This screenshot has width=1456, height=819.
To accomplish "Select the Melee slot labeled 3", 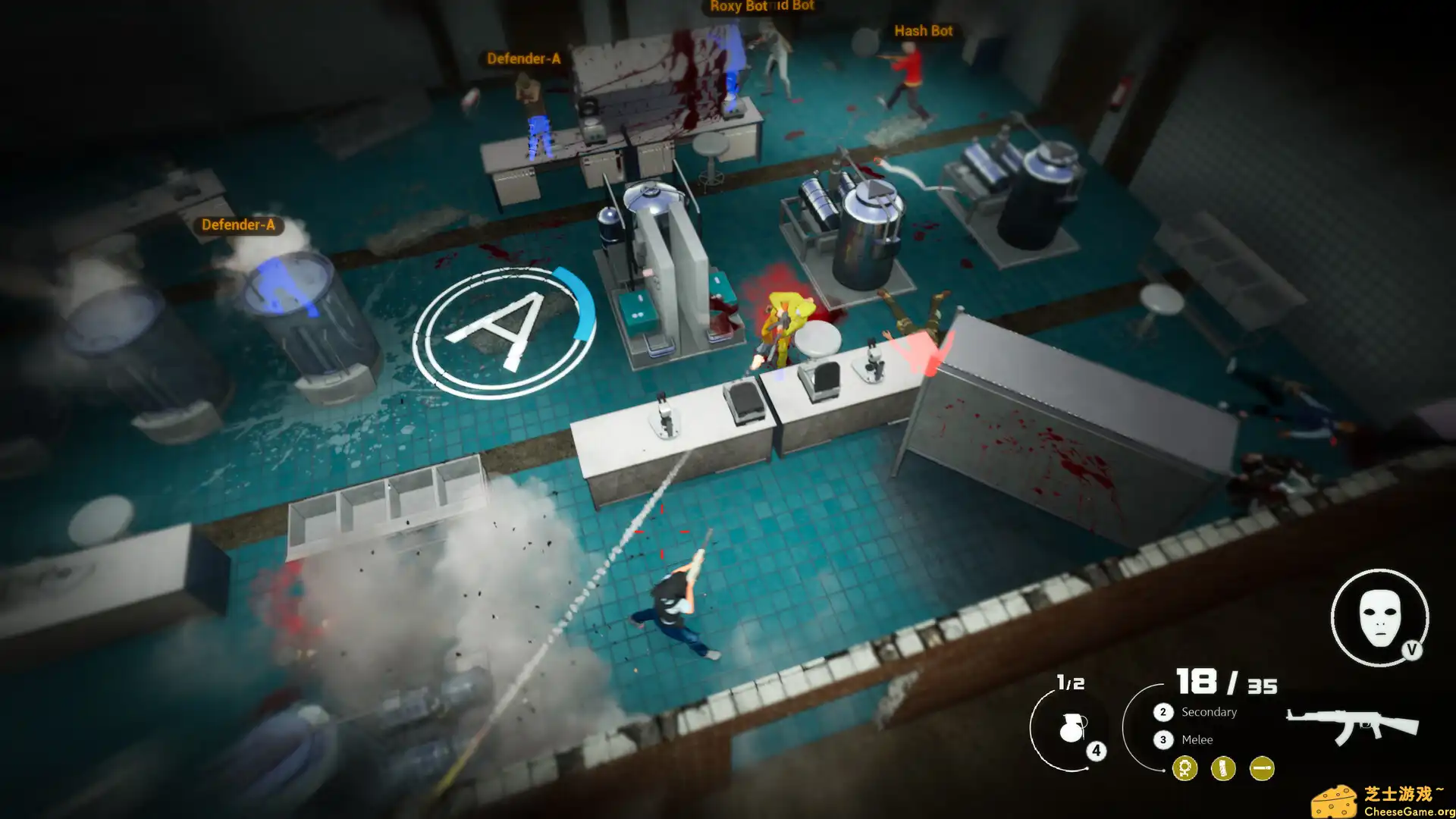I will click(1163, 739).
